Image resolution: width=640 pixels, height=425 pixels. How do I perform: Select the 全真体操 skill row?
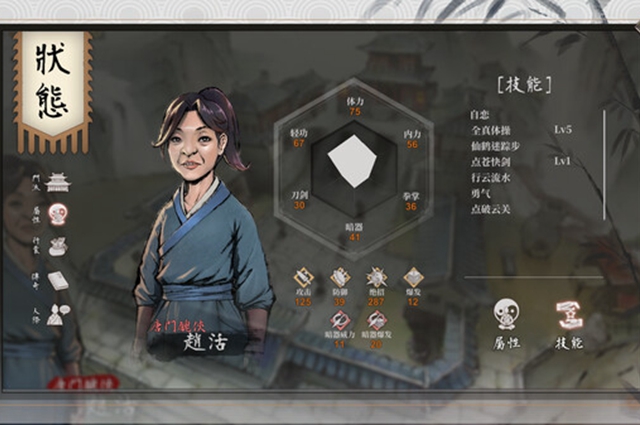click(x=491, y=130)
